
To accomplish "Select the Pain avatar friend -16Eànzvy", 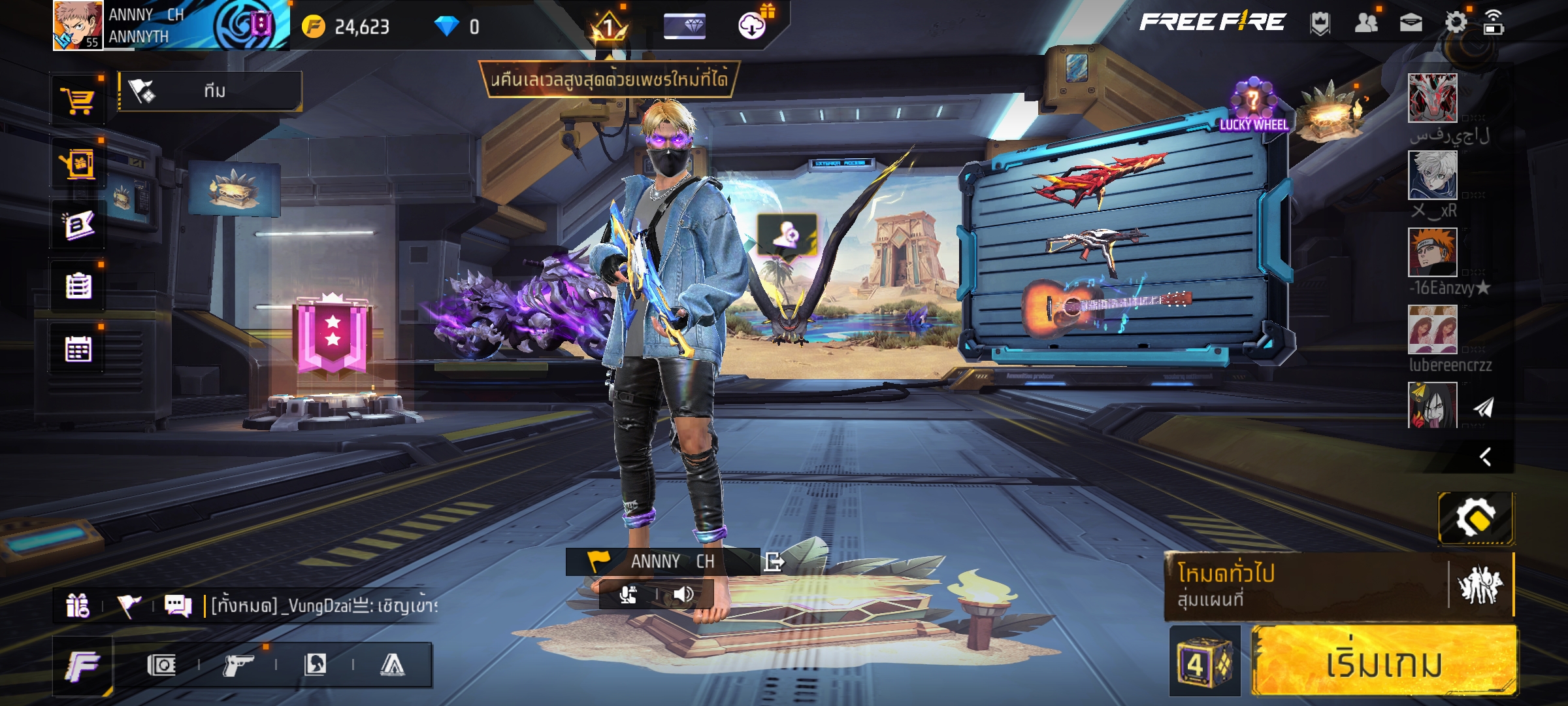I will (x=1432, y=253).
